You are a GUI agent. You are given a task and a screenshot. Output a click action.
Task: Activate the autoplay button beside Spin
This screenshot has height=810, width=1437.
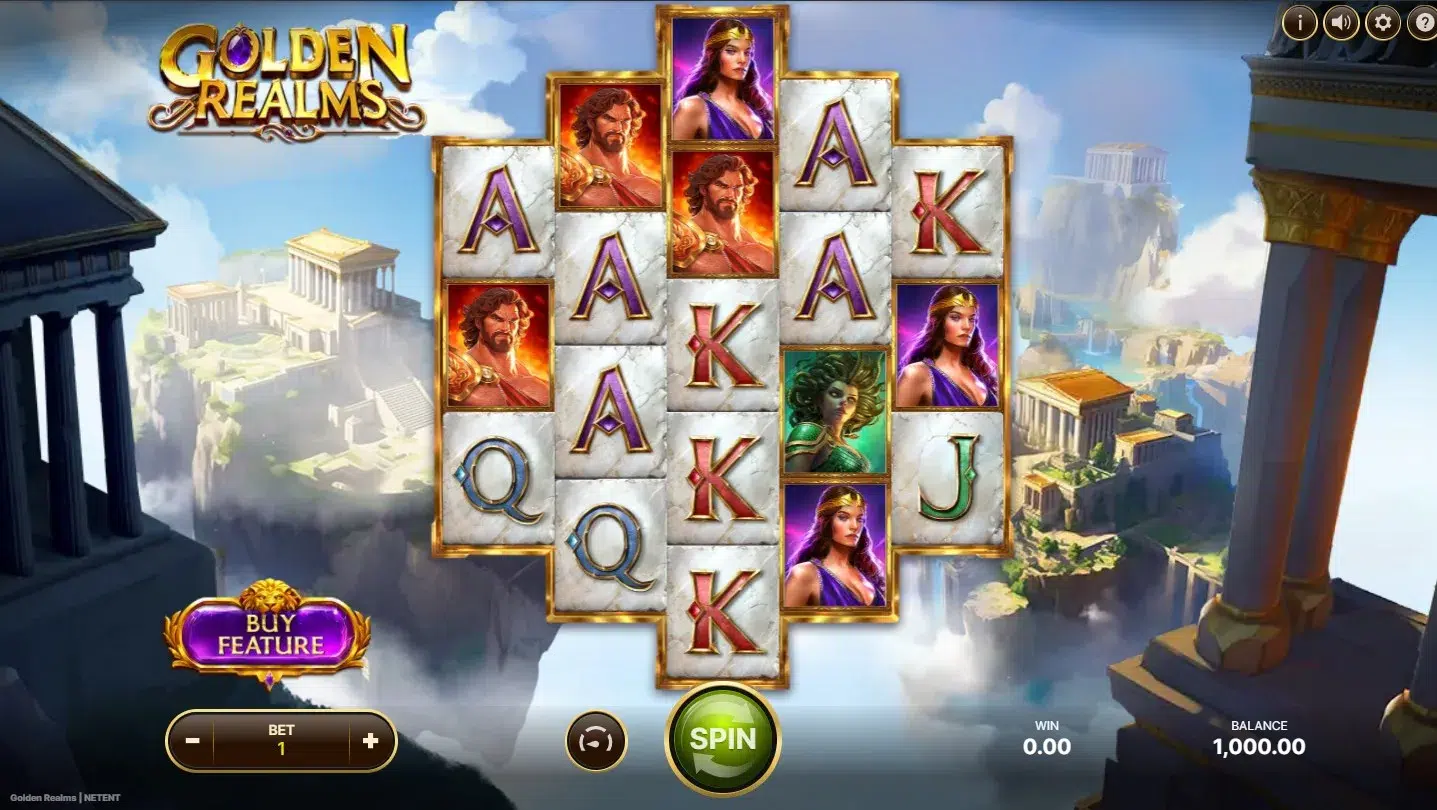pyautogui.click(x=596, y=741)
